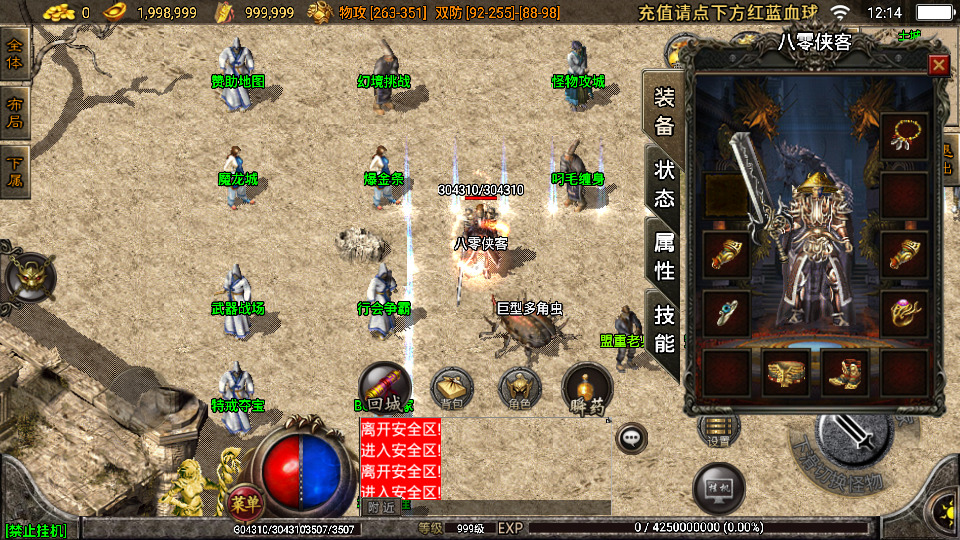Viewport: 960px width, 540px height.
Task: Show the 属性 attributes tab
Action: 663,256
